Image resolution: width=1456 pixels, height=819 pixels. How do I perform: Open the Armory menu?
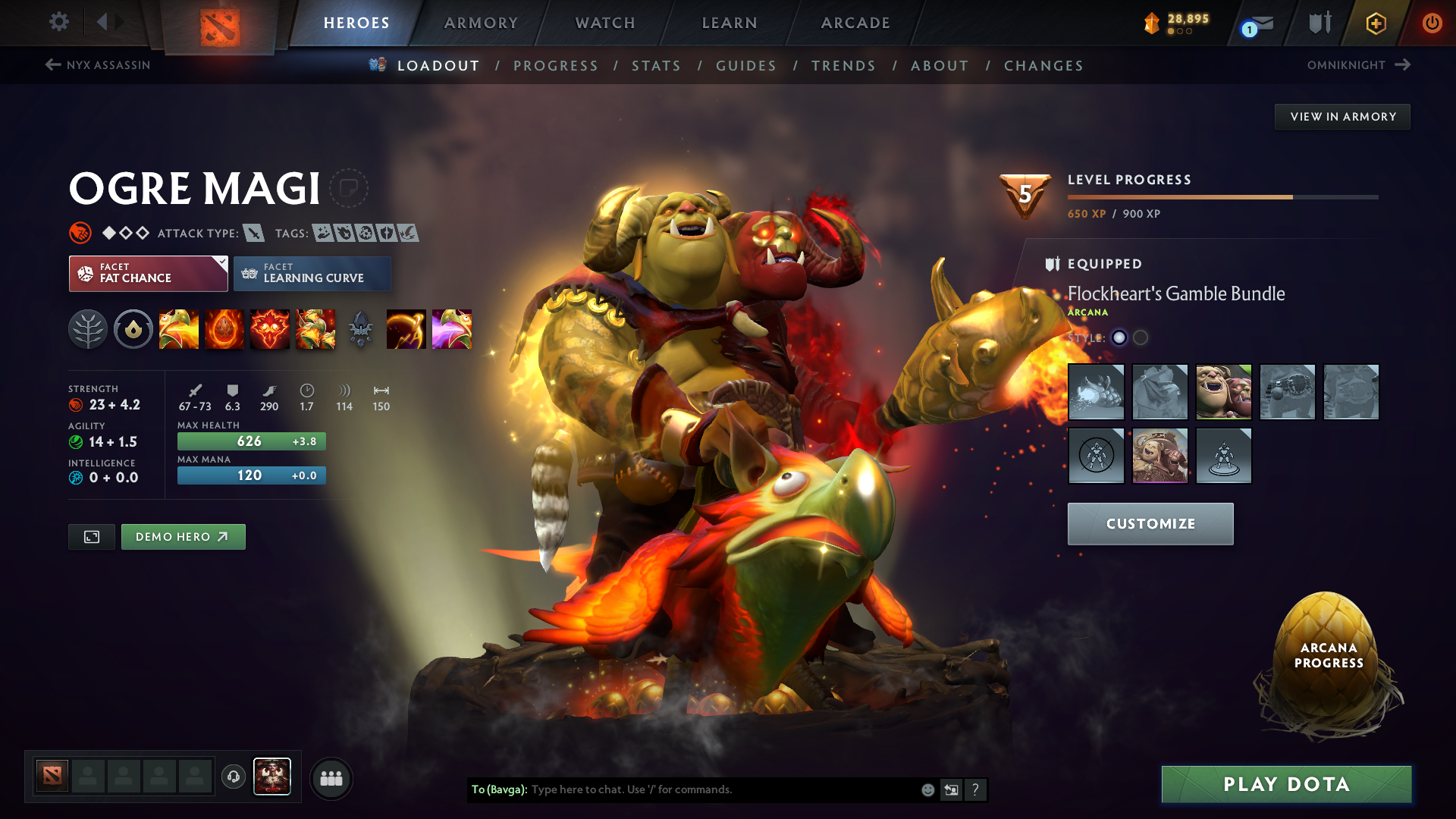(x=481, y=23)
